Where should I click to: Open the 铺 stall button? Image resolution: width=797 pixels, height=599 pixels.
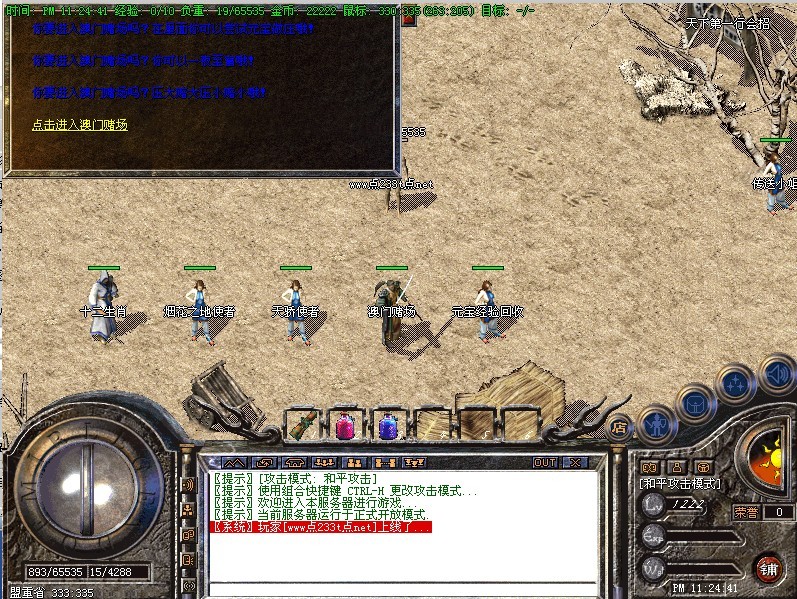click(768, 568)
